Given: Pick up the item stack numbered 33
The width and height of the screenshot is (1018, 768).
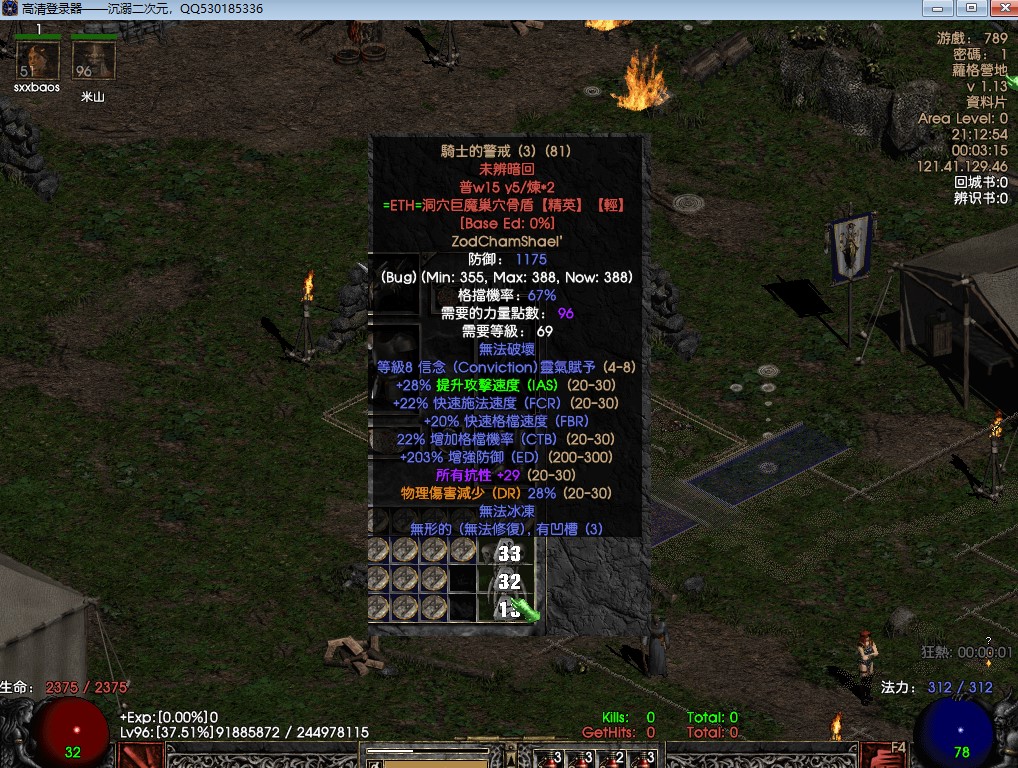Looking at the screenshot, I should [508, 552].
